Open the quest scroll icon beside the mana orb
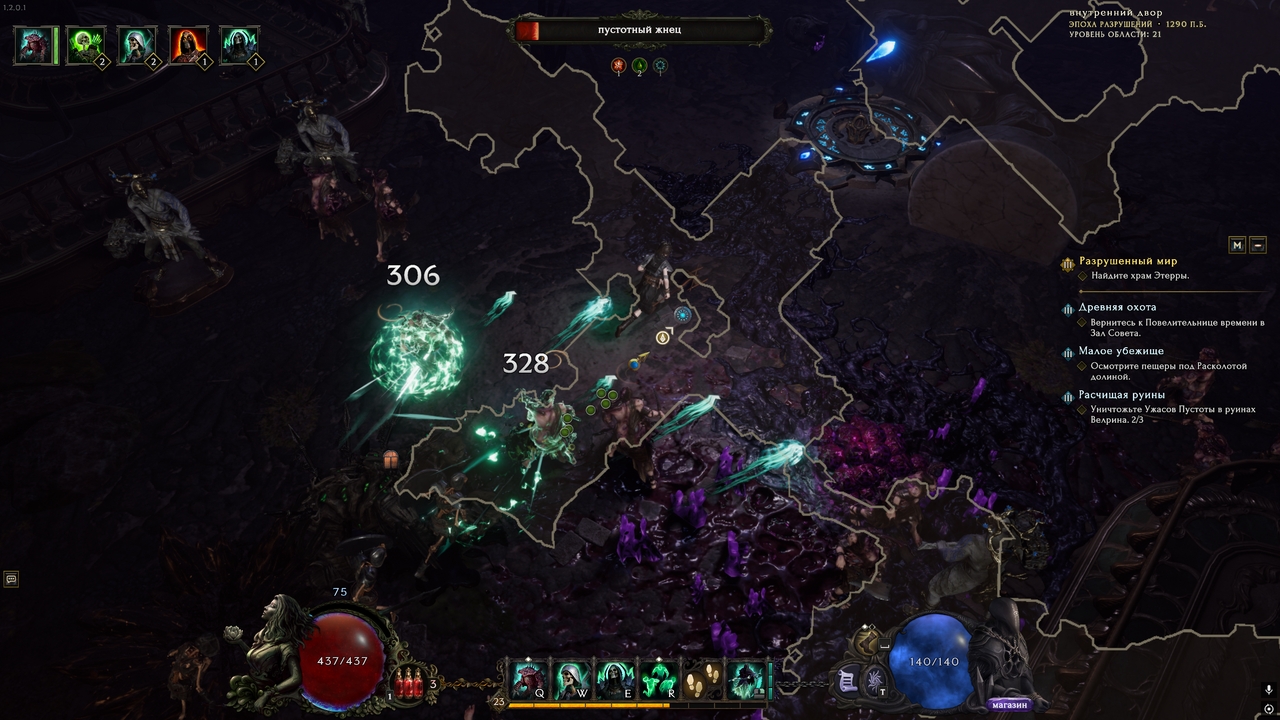Viewport: 1280px width, 720px height. 845,680
